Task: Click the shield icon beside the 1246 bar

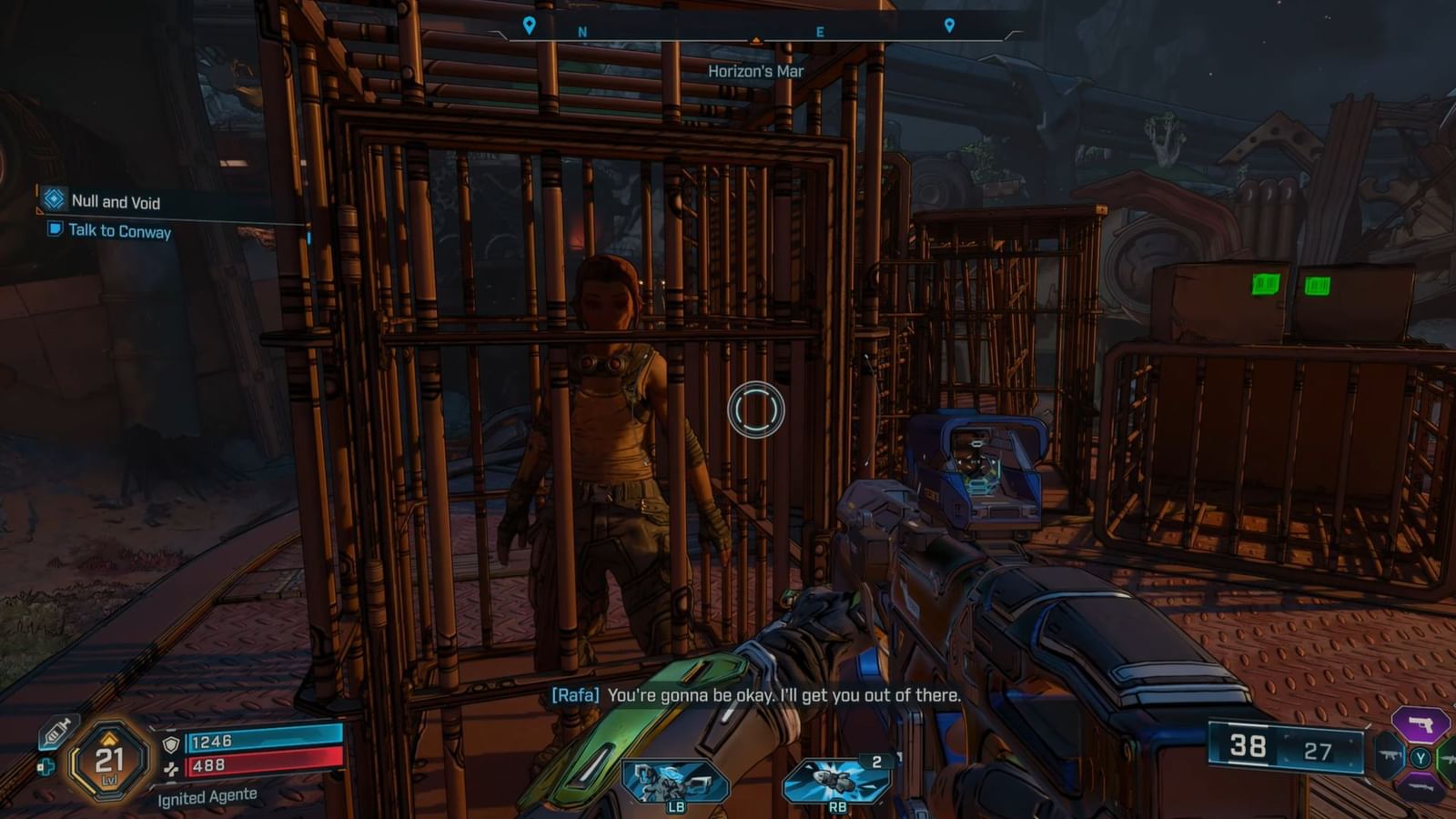Action: tap(171, 744)
